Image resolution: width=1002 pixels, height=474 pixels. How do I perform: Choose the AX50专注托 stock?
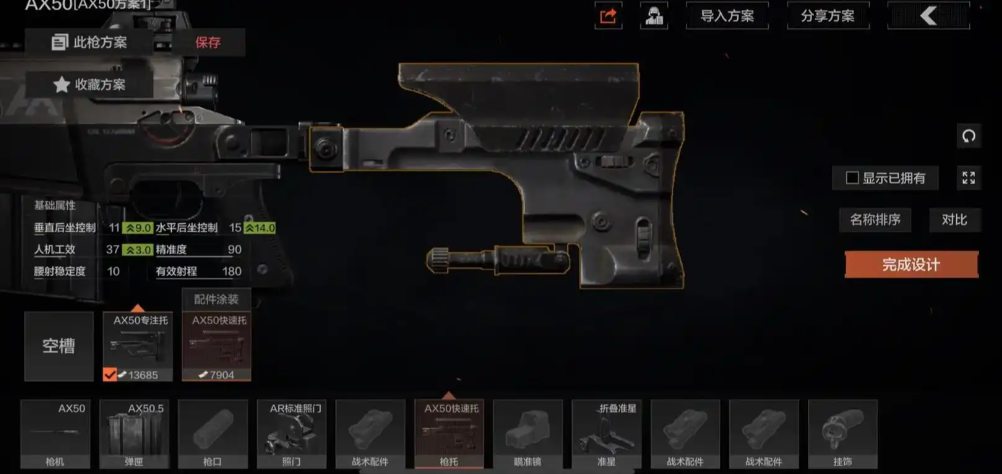[138, 346]
